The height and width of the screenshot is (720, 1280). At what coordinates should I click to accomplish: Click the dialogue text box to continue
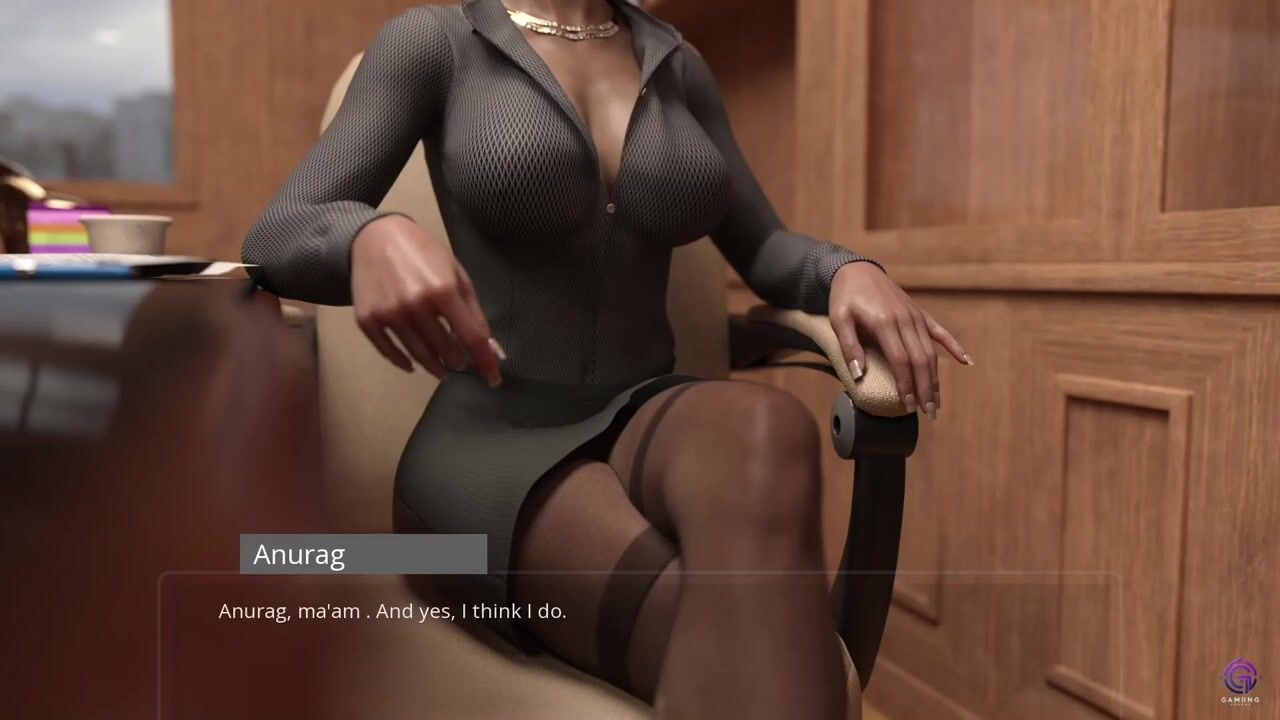640,640
